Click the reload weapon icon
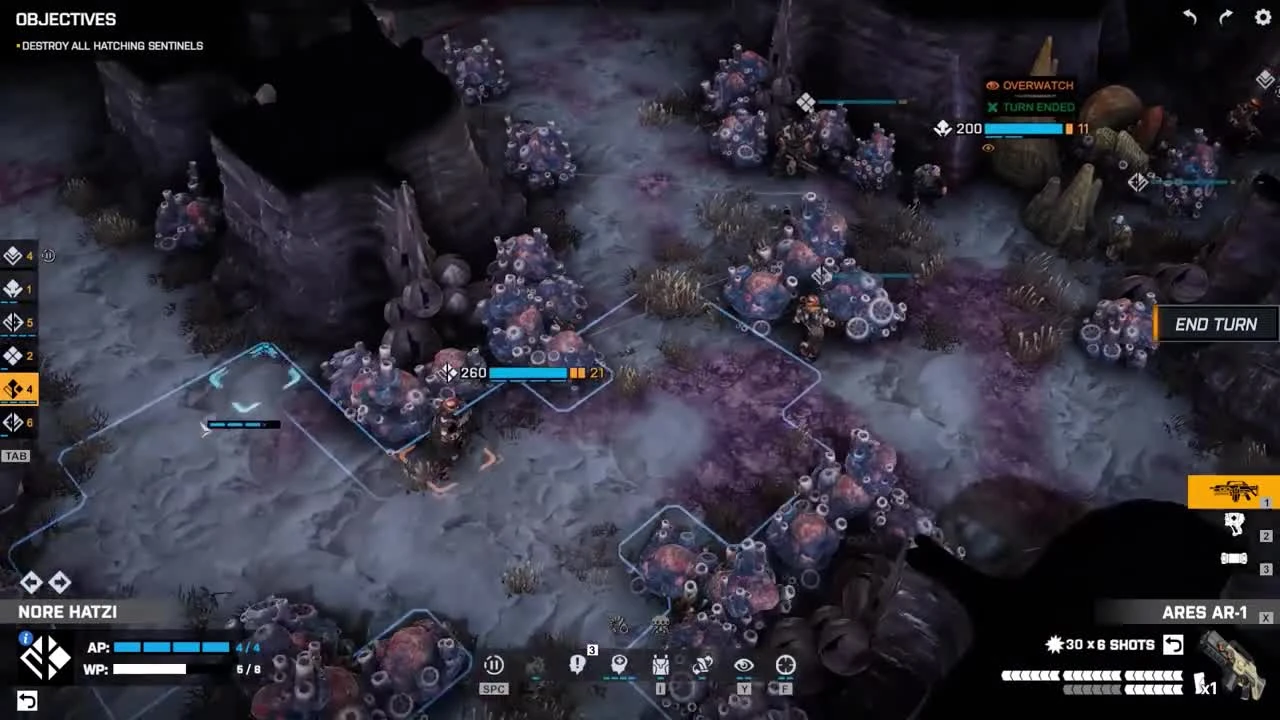The height and width of the screenshot is (720, 1280). [703, 664]
